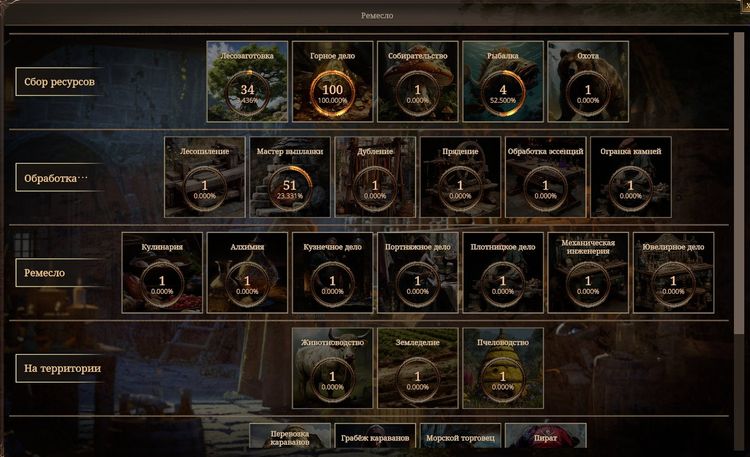Viewport: 750px width, 457px height.
Task: Open the Животноводство tile
Action: 332,368
